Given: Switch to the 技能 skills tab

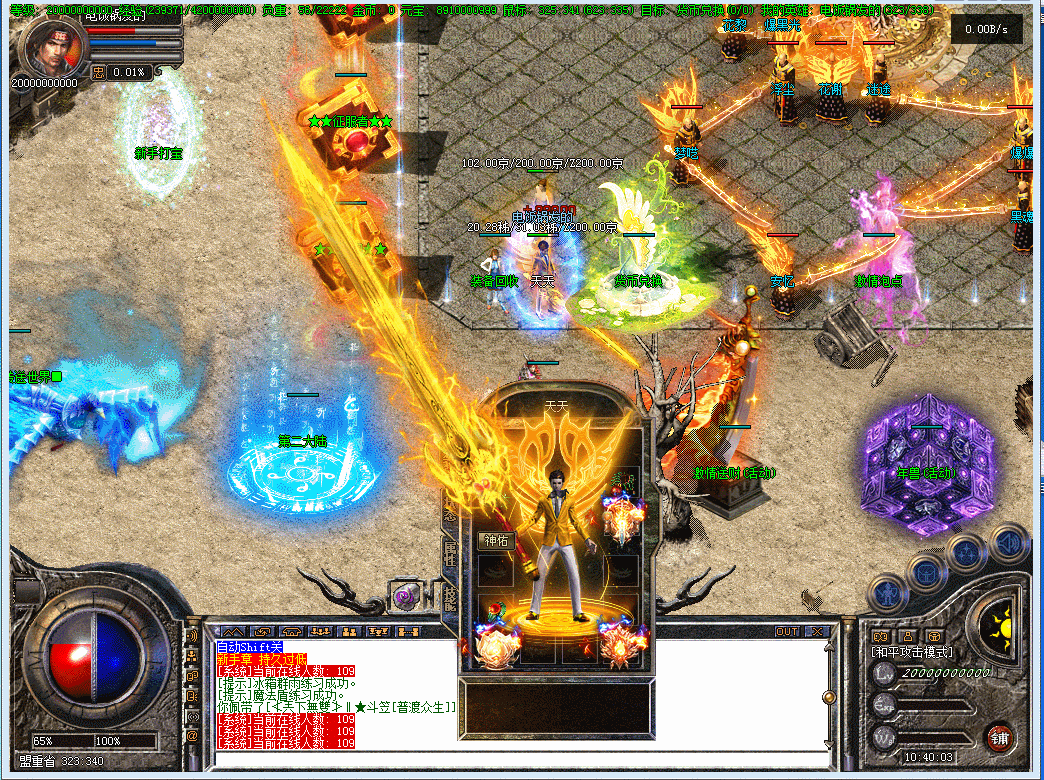Looking at the screenshot, I should [x=450, y=596].
